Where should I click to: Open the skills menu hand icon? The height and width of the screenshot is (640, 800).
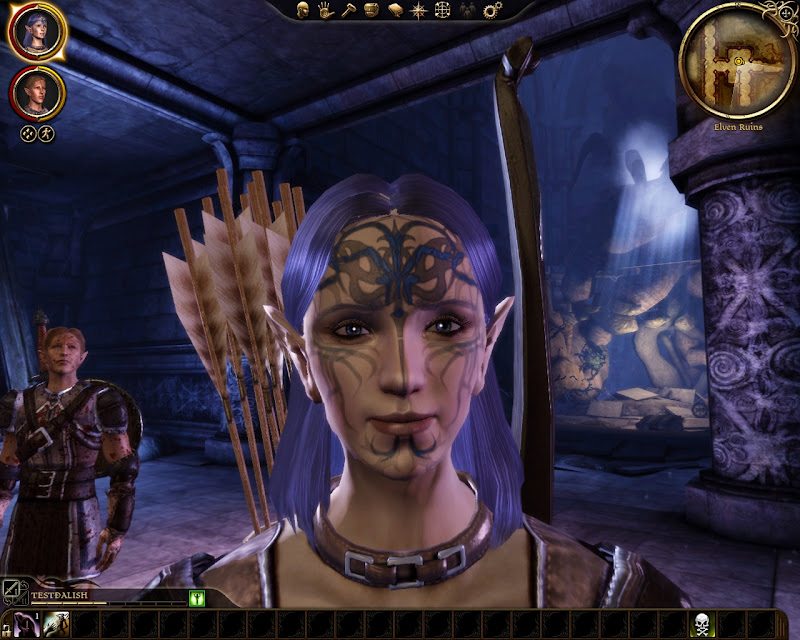325,10
